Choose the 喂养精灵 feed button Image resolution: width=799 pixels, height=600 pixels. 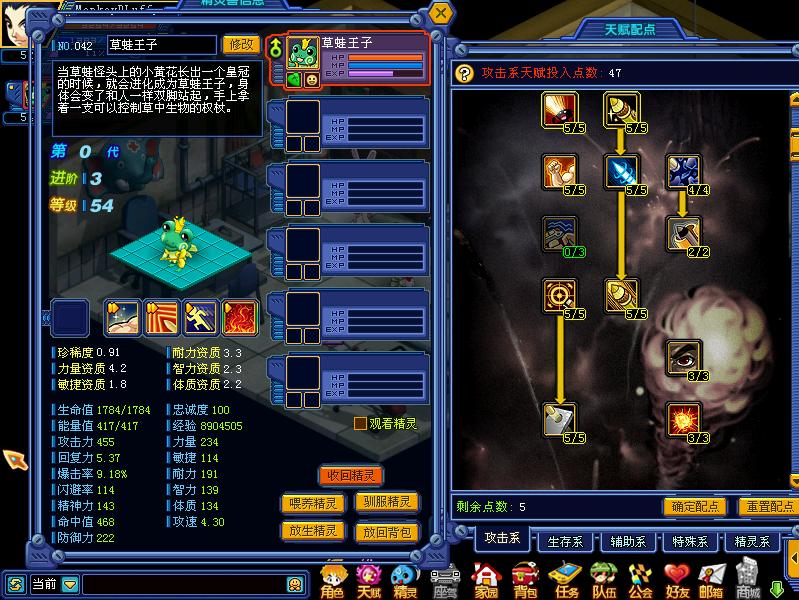(x=313, y=504)
